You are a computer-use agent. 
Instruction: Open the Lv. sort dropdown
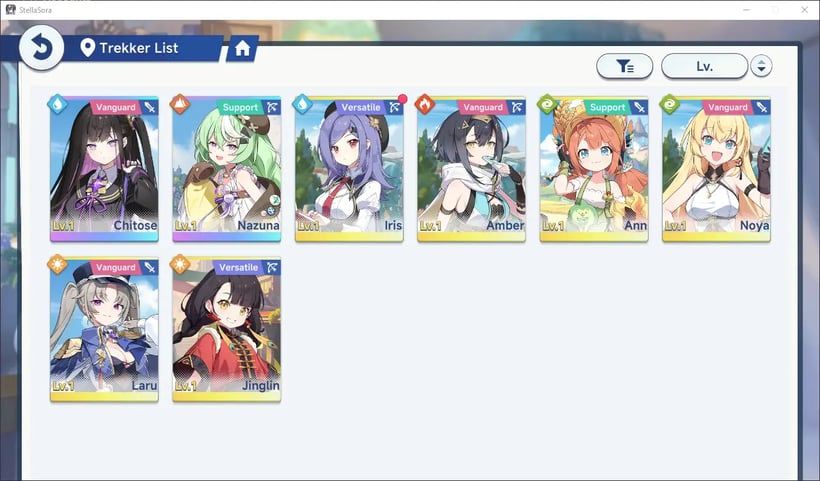[x=704, y=66]
